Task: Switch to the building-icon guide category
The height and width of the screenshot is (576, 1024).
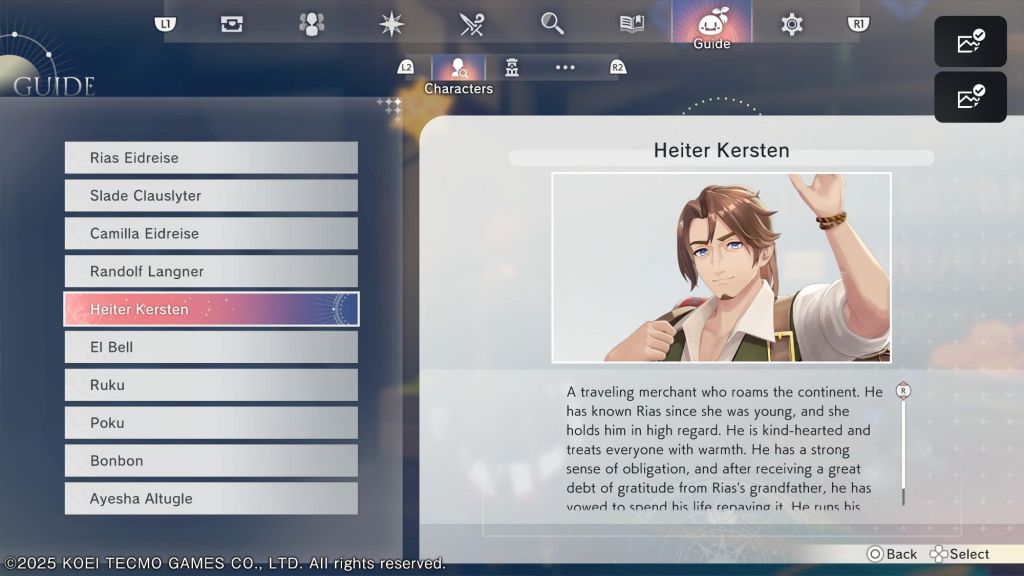Action: coord(512,67)
